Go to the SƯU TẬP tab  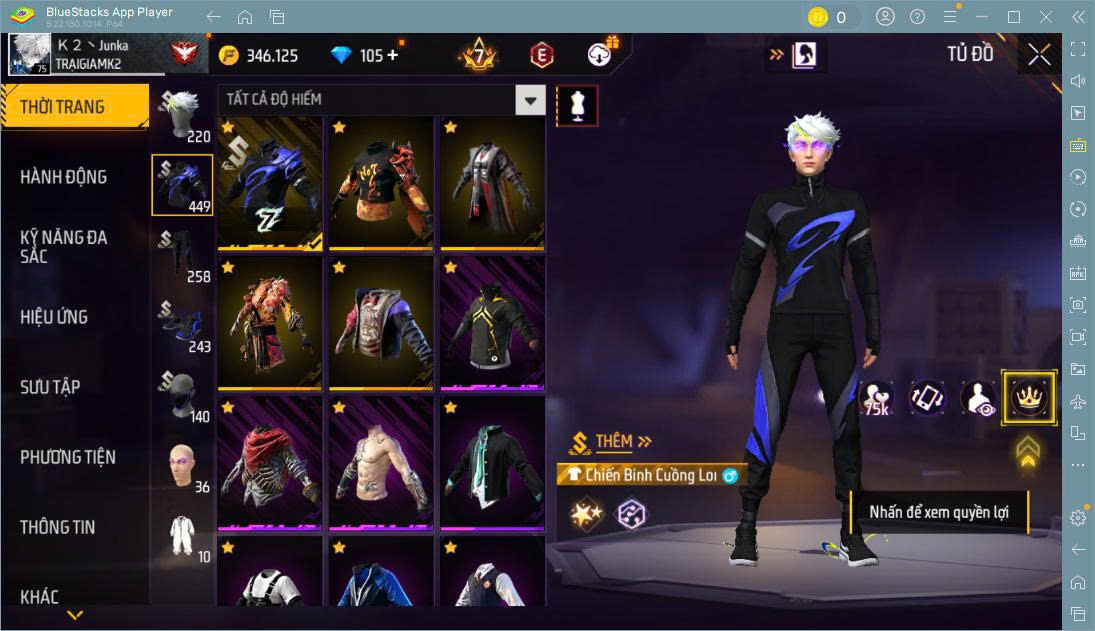(x=50, y=387)
